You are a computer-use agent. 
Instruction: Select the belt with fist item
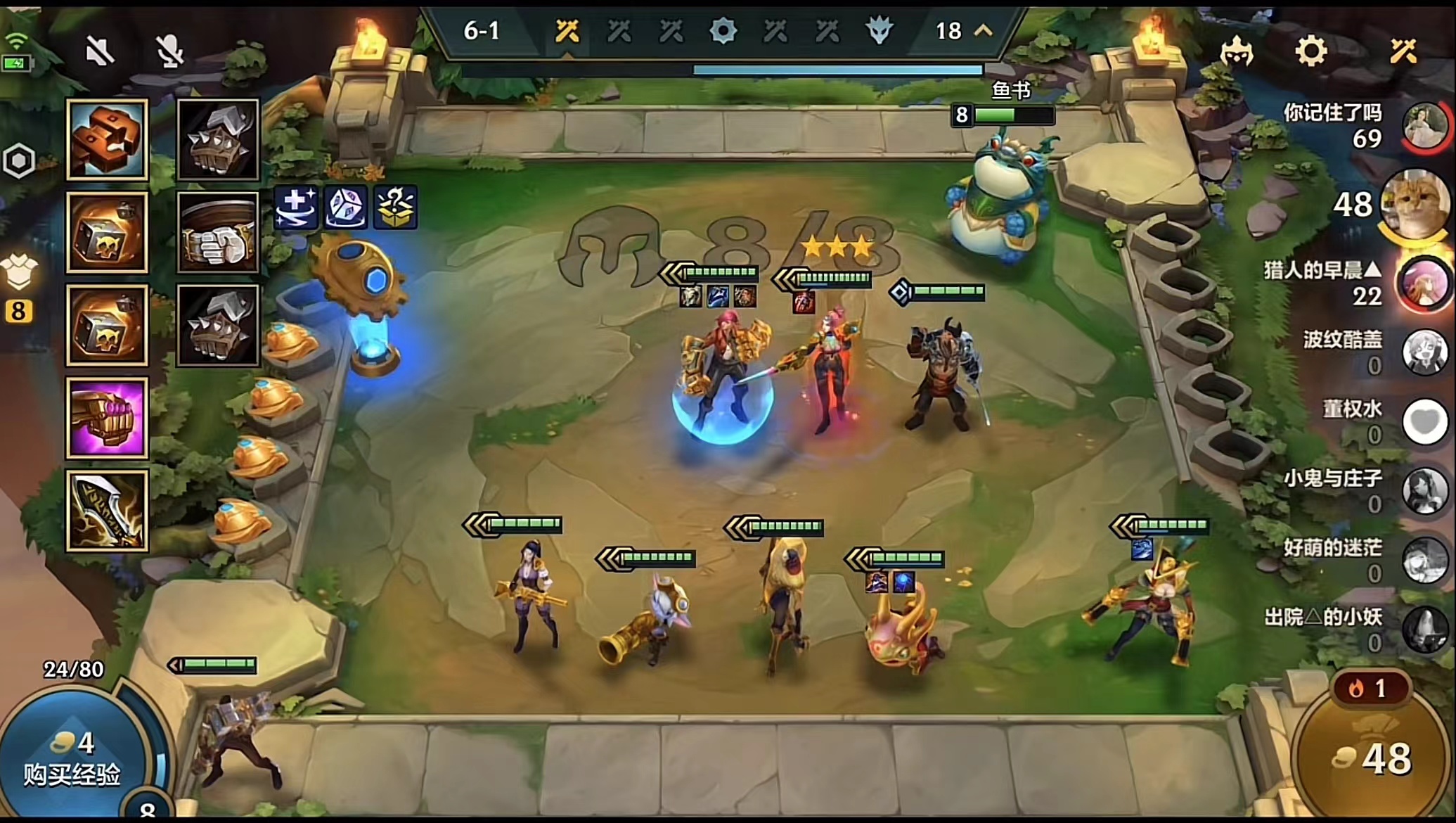tap(218, 232)
